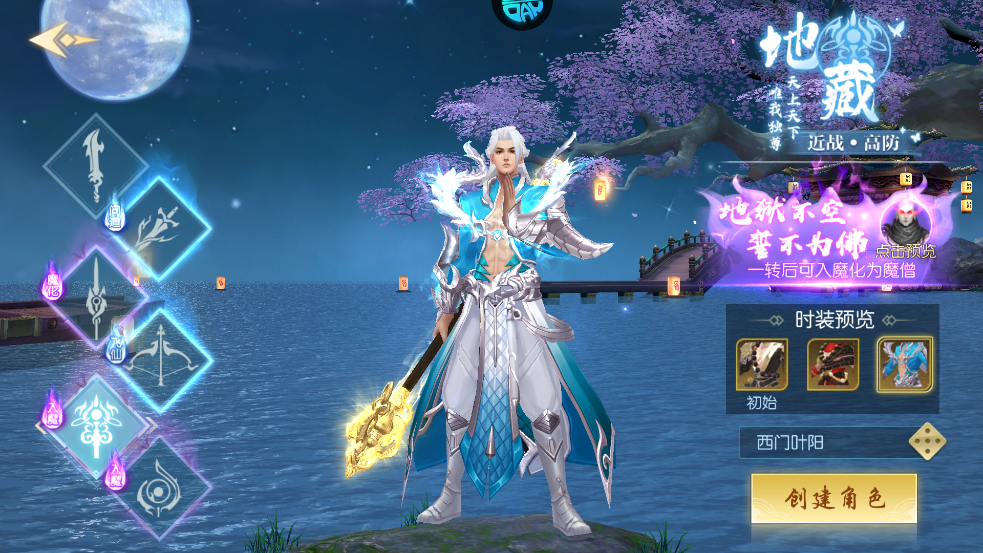
Task: Choose the glowing monk staff class
Action: (x=97, y=426)
